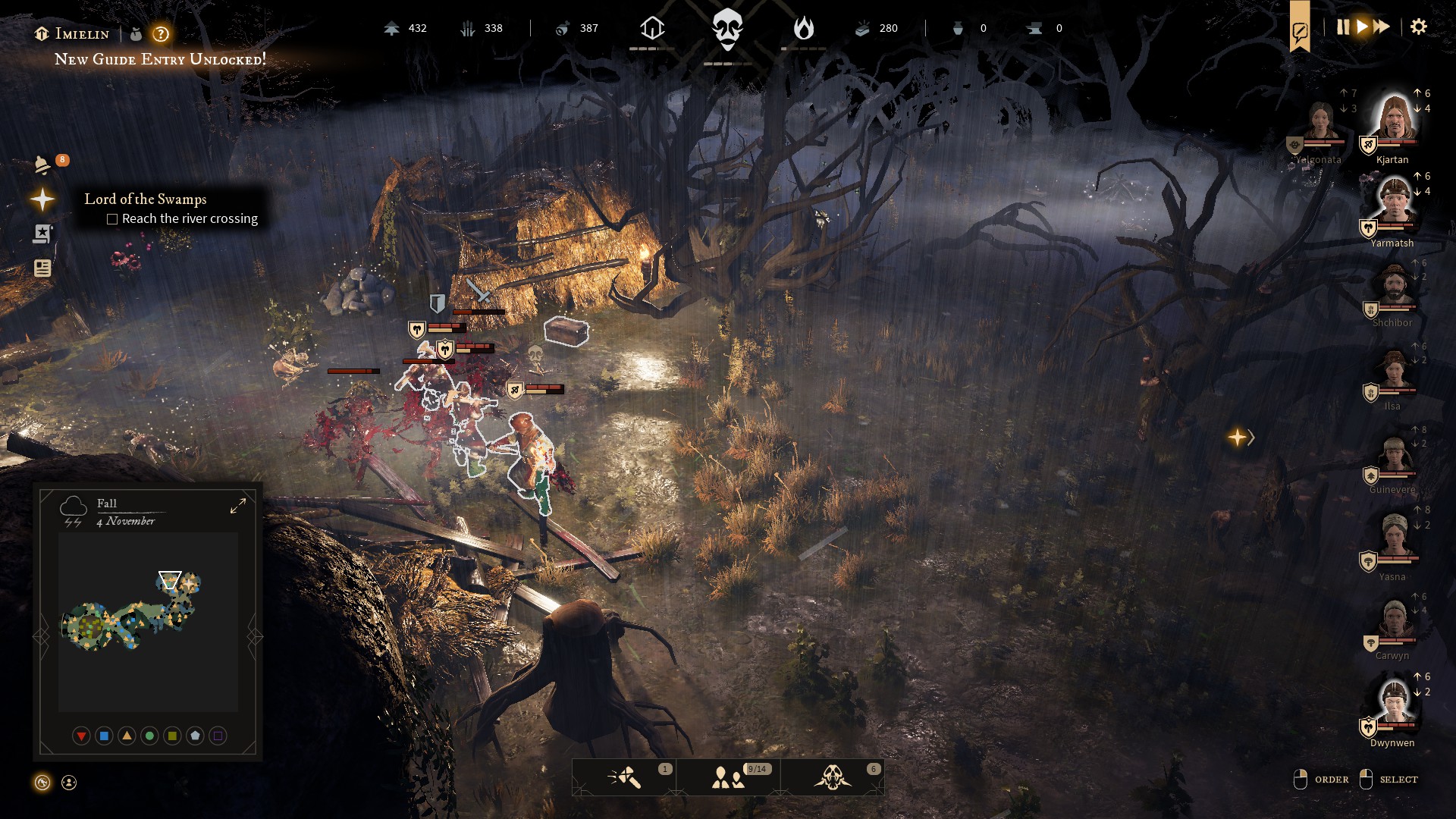Open the help question mark guide
1456x819 pixels.
click(x=161, y=34)
